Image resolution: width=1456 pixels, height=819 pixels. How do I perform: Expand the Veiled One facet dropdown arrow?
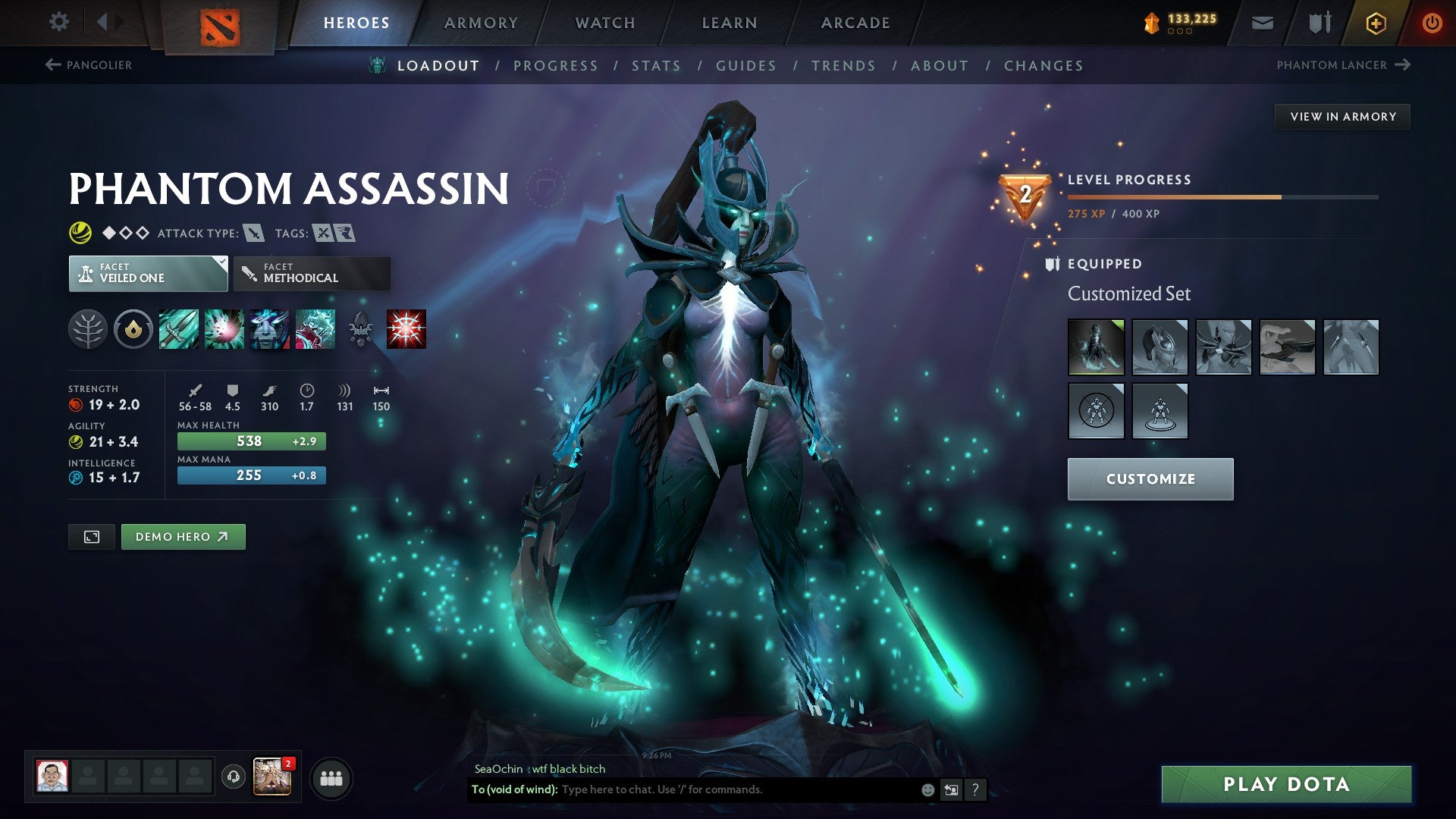coord(221,262)
